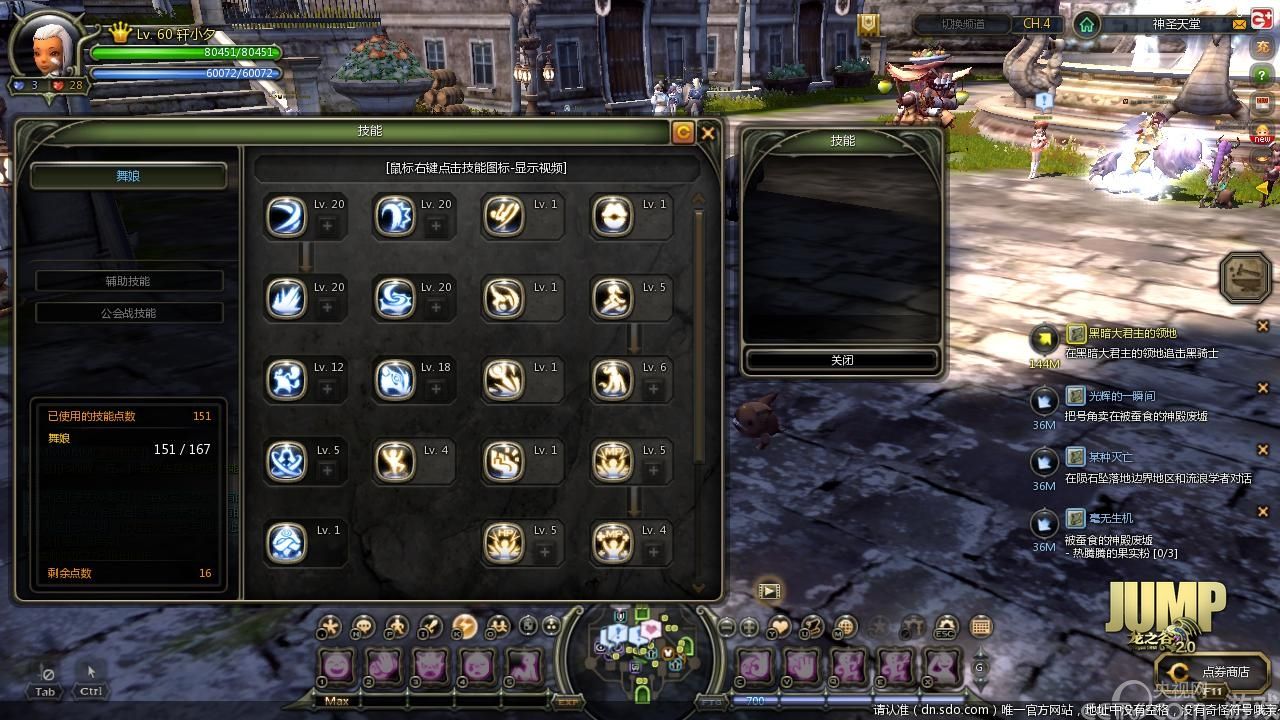Select the 毫无生机 quest entry
This screenshot has width=1280, height=720.
click(x=1110, y=518)
